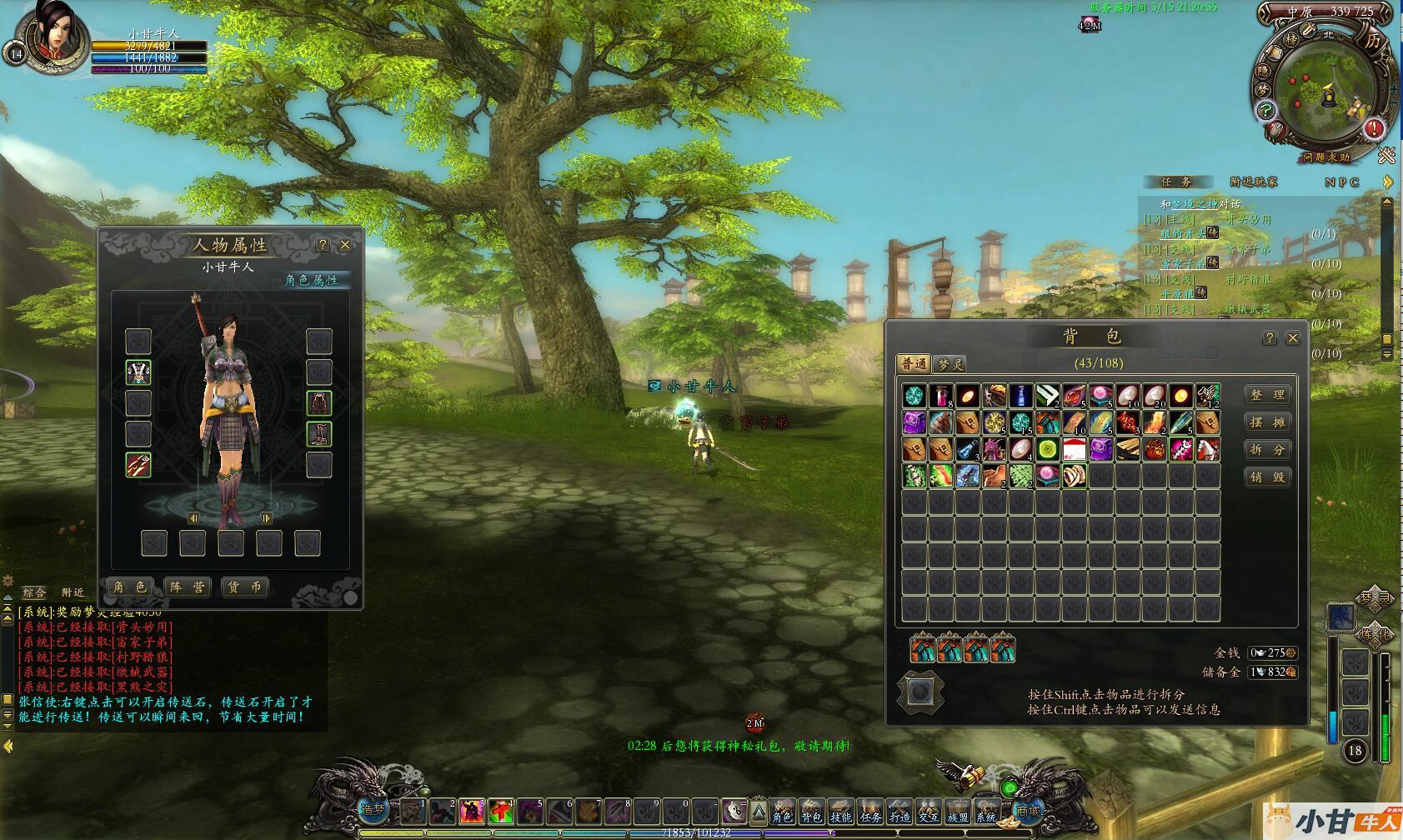Open the 历 calendar button on minimap
1403x840 pixels.
1373,41
